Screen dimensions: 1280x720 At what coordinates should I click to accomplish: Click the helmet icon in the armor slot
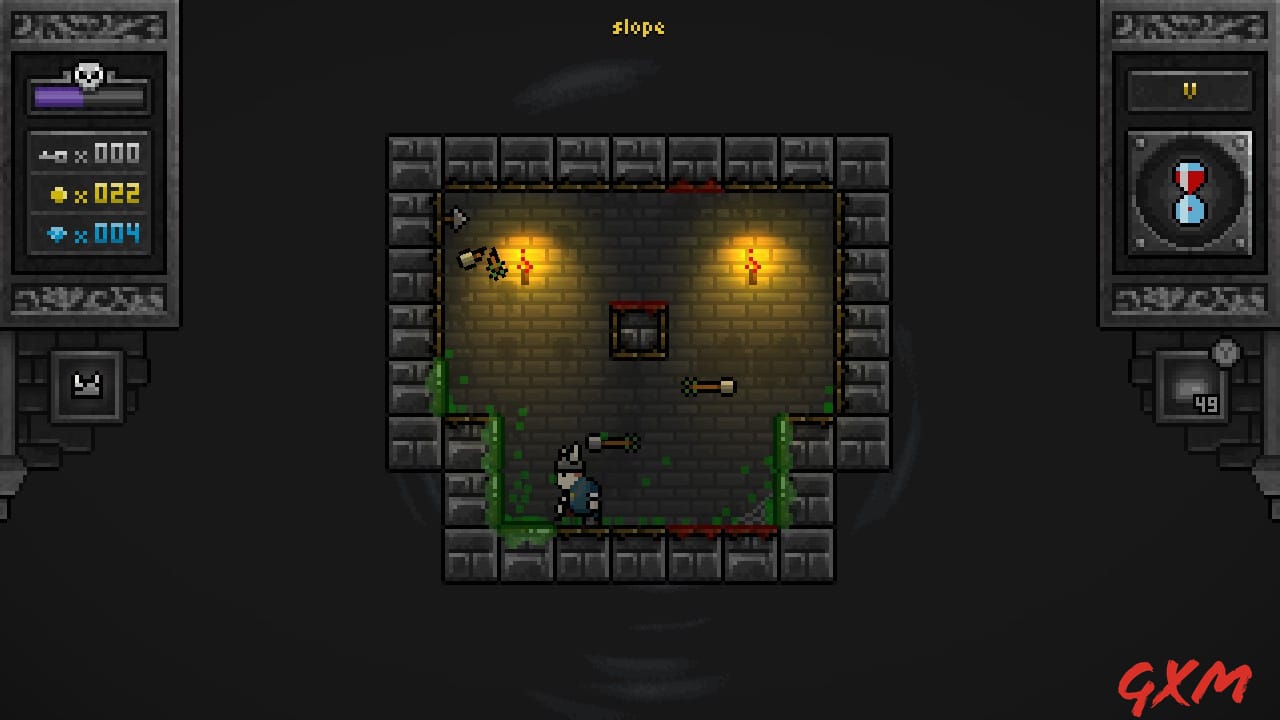click(x=88, y=386)
